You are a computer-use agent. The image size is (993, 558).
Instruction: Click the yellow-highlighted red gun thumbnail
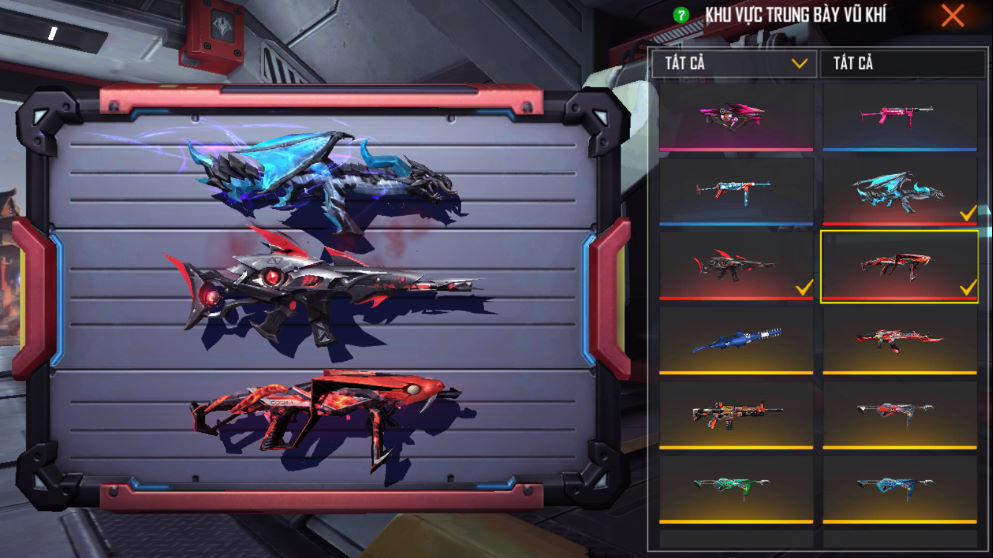tap(898, 265)
